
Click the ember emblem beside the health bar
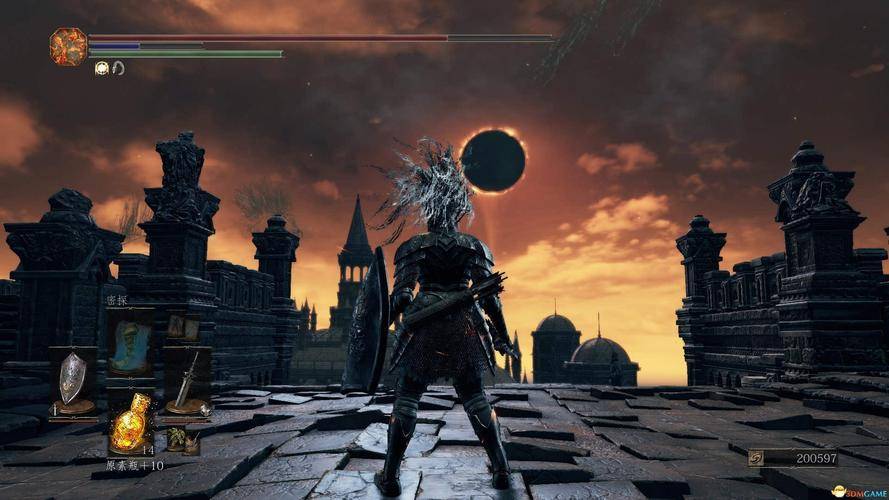coord(68,46)
